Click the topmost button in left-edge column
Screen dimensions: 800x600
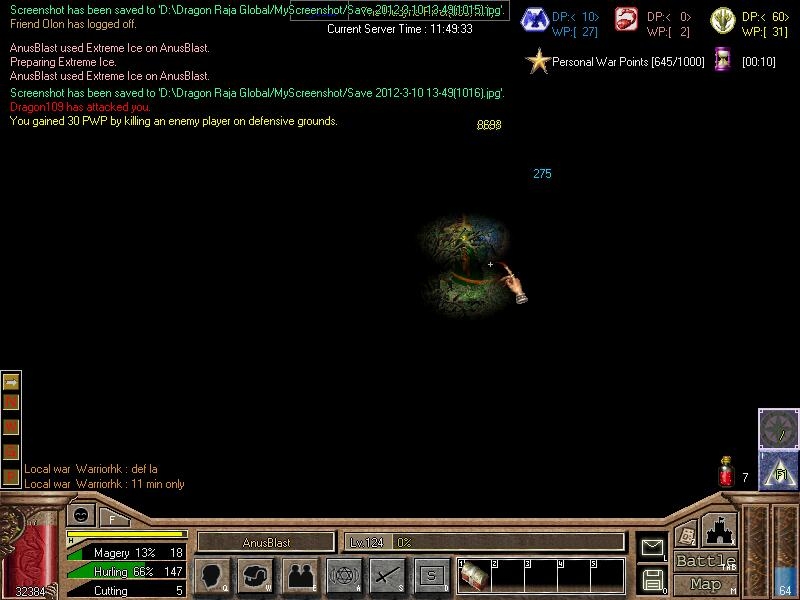coord(11,382)
